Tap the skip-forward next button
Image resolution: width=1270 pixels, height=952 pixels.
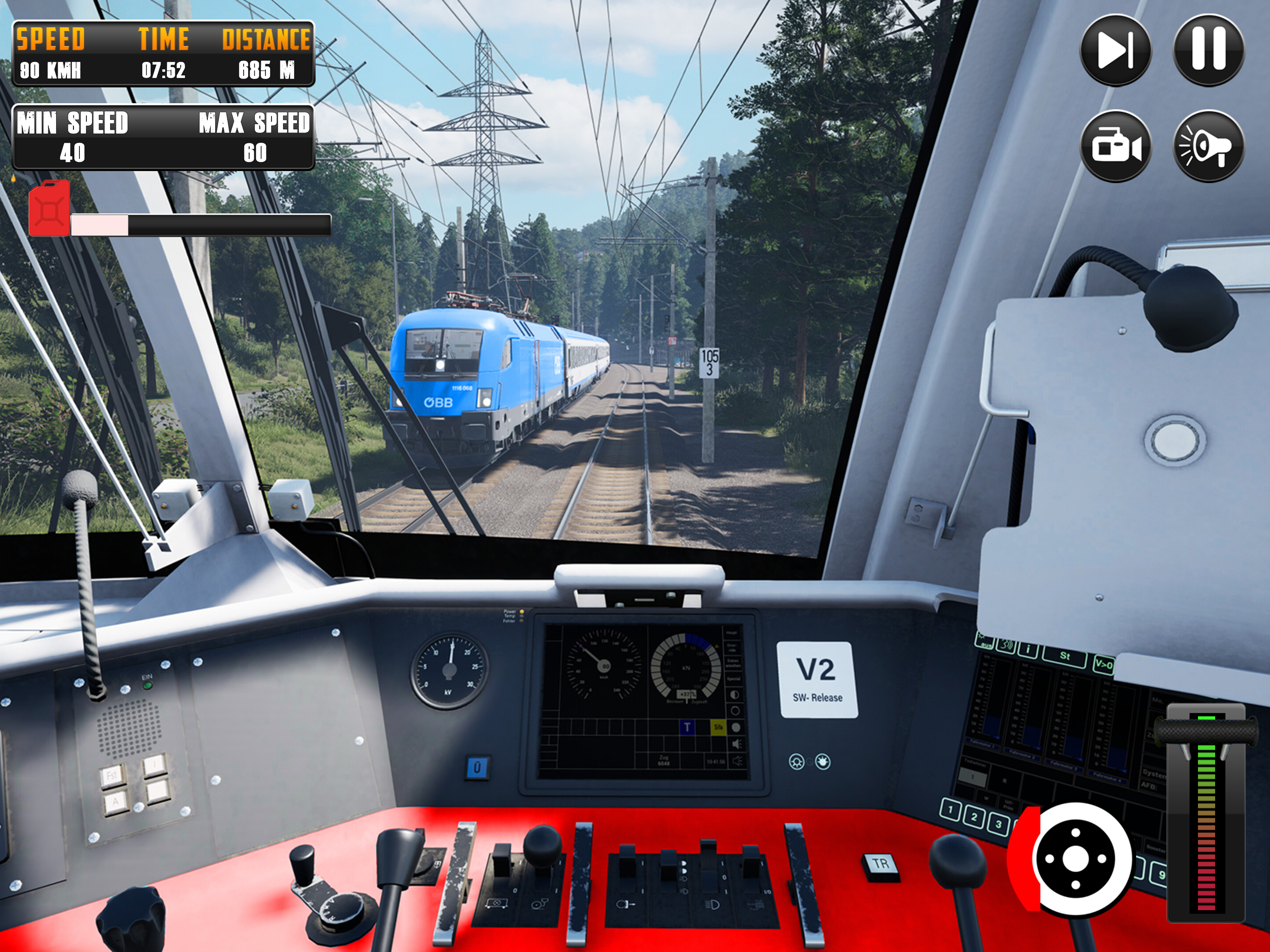point(1115,50)
